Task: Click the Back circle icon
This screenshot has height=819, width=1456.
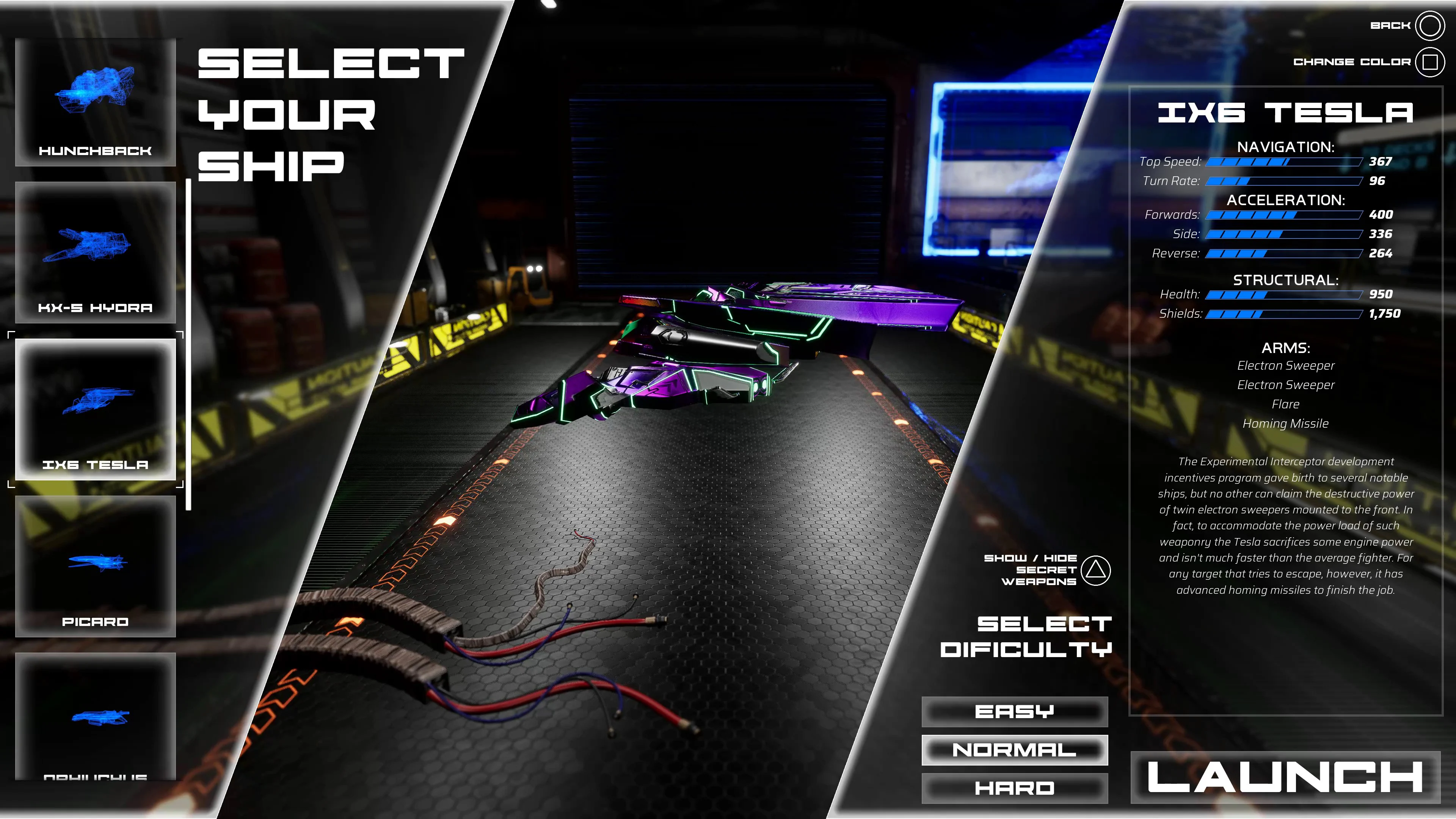Action: [1431, 25]
